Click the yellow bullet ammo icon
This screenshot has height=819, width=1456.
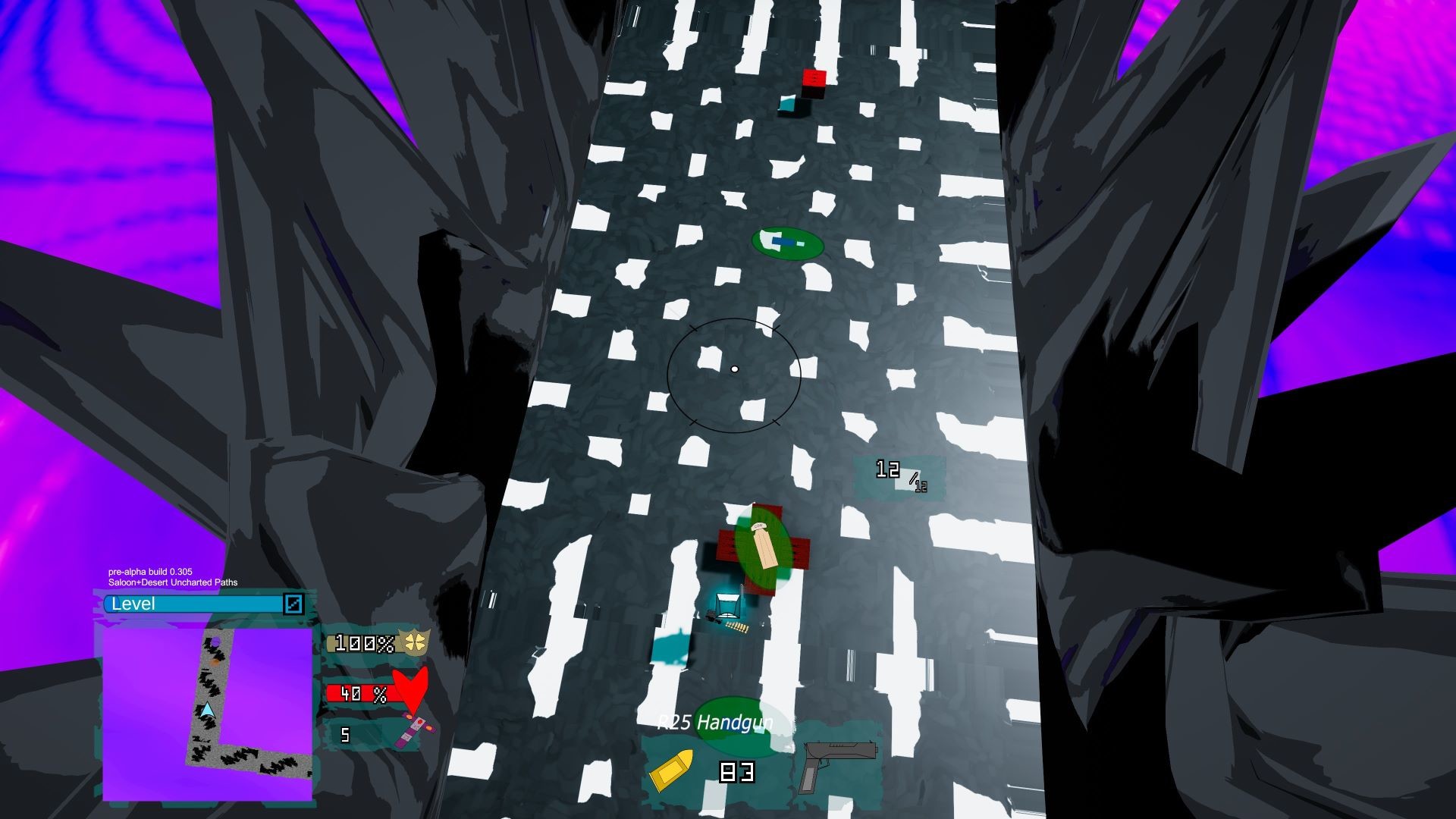pyautogui.click(x=671, y=770)
